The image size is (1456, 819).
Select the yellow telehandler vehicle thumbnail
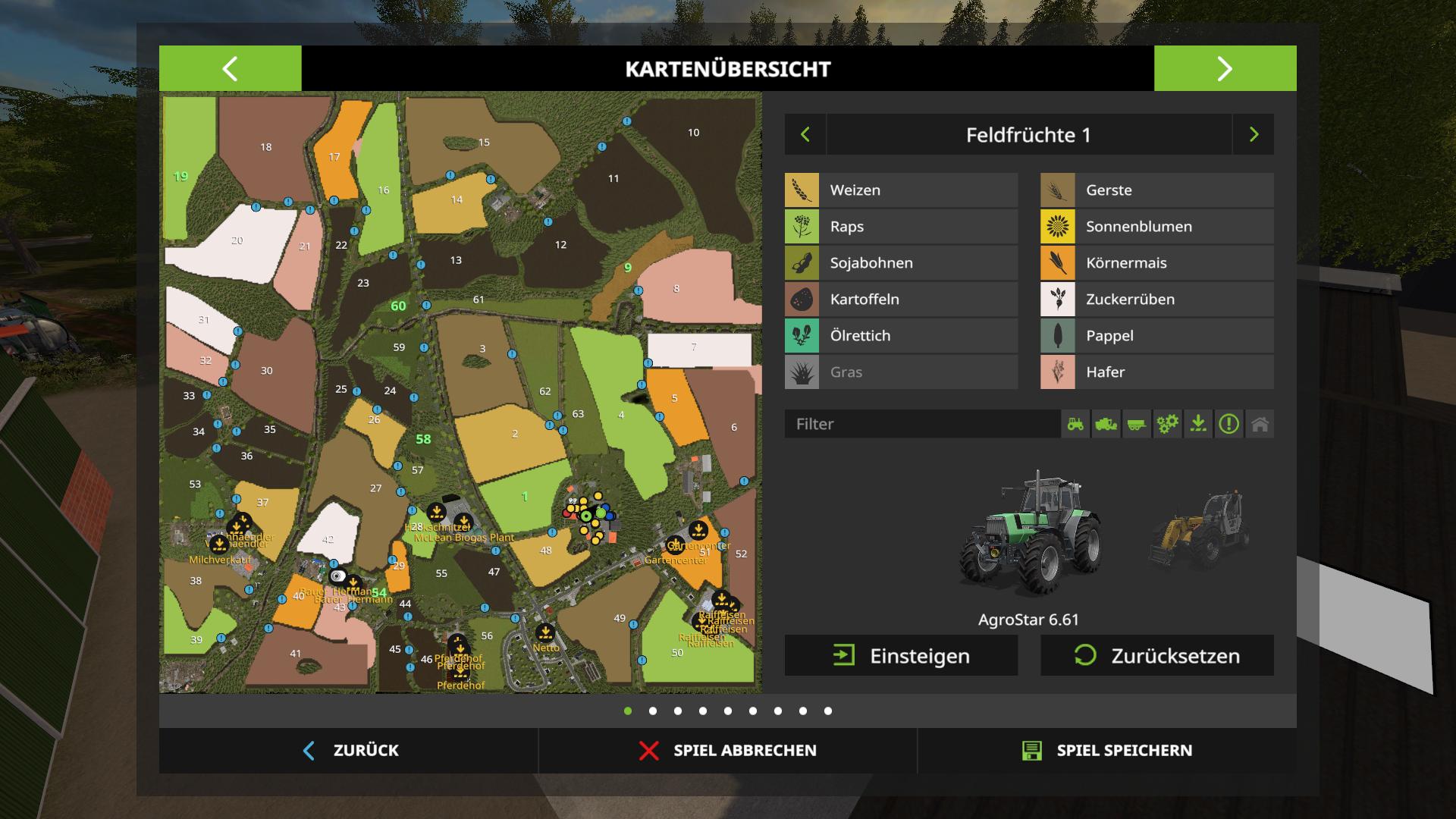click(1198, 531)
